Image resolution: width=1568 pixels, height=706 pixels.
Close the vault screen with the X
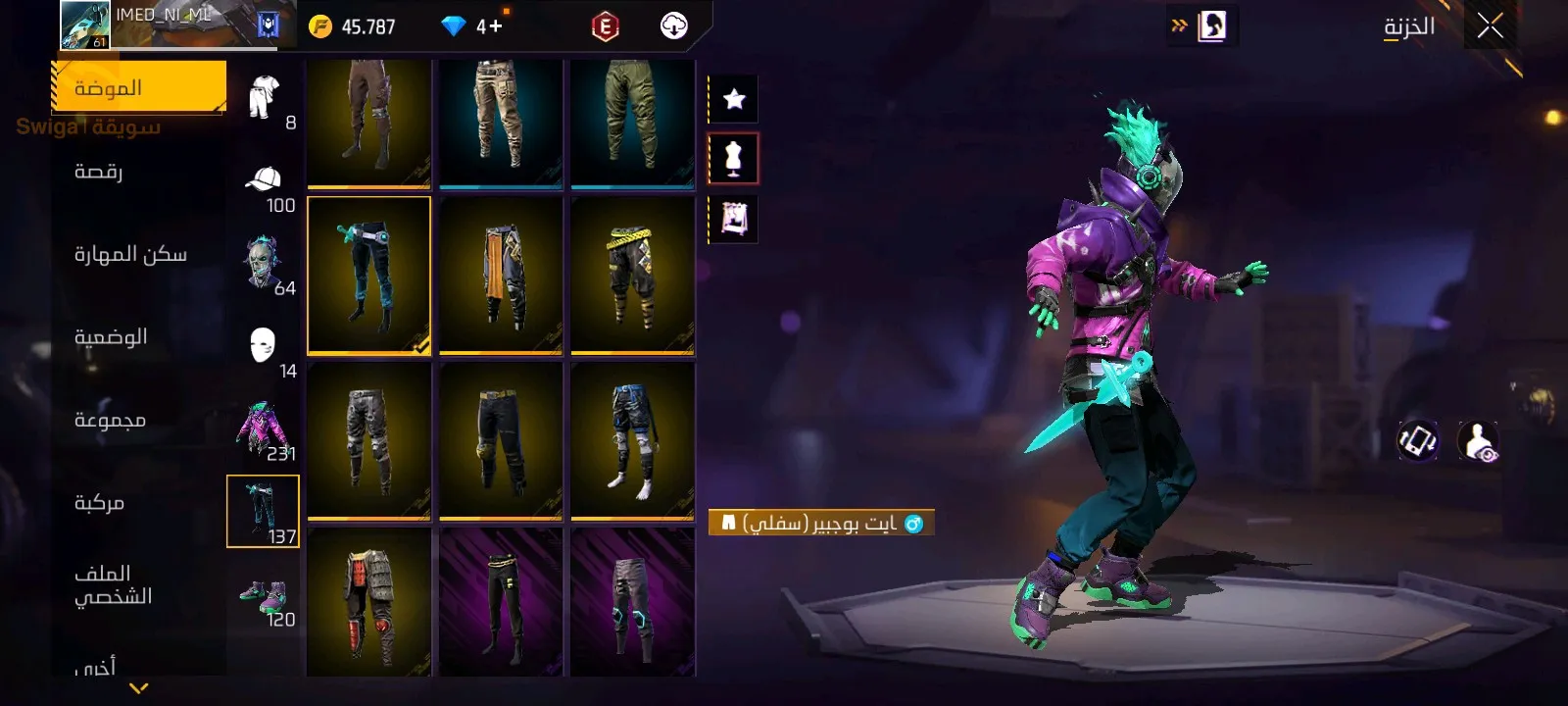[1490, 26]
